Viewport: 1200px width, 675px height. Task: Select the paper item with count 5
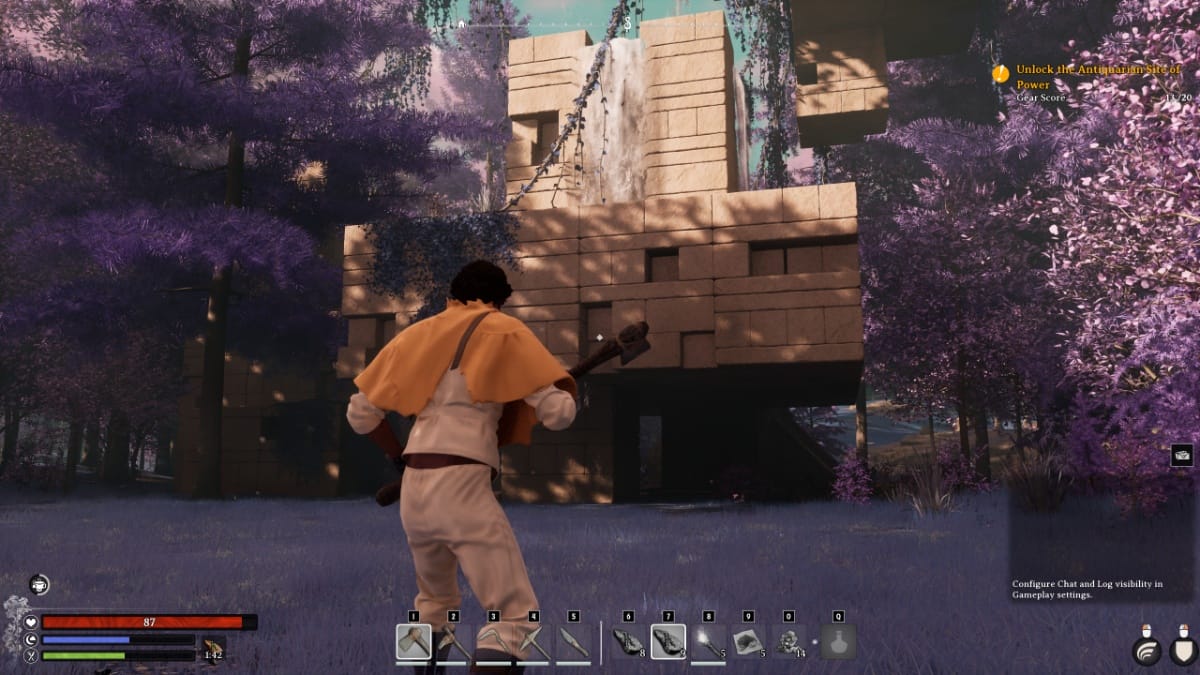[748, 642]
